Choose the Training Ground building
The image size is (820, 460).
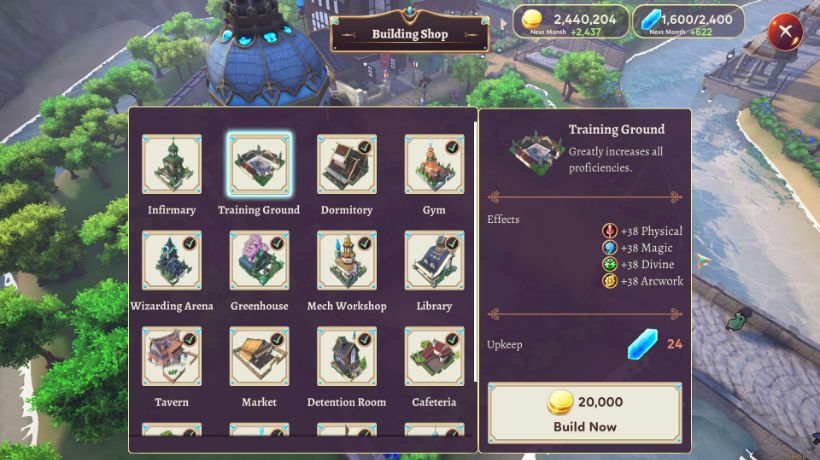click(x=259, y=165)
